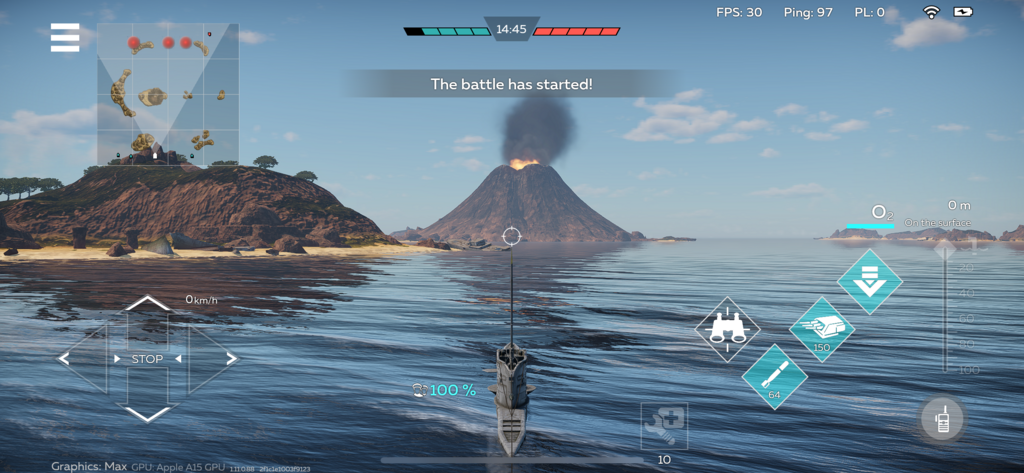This screenshot has height=473, width=1024.
Task: Tap the tactical minimap
Action: pyautogui.click(x=168, y=94)
